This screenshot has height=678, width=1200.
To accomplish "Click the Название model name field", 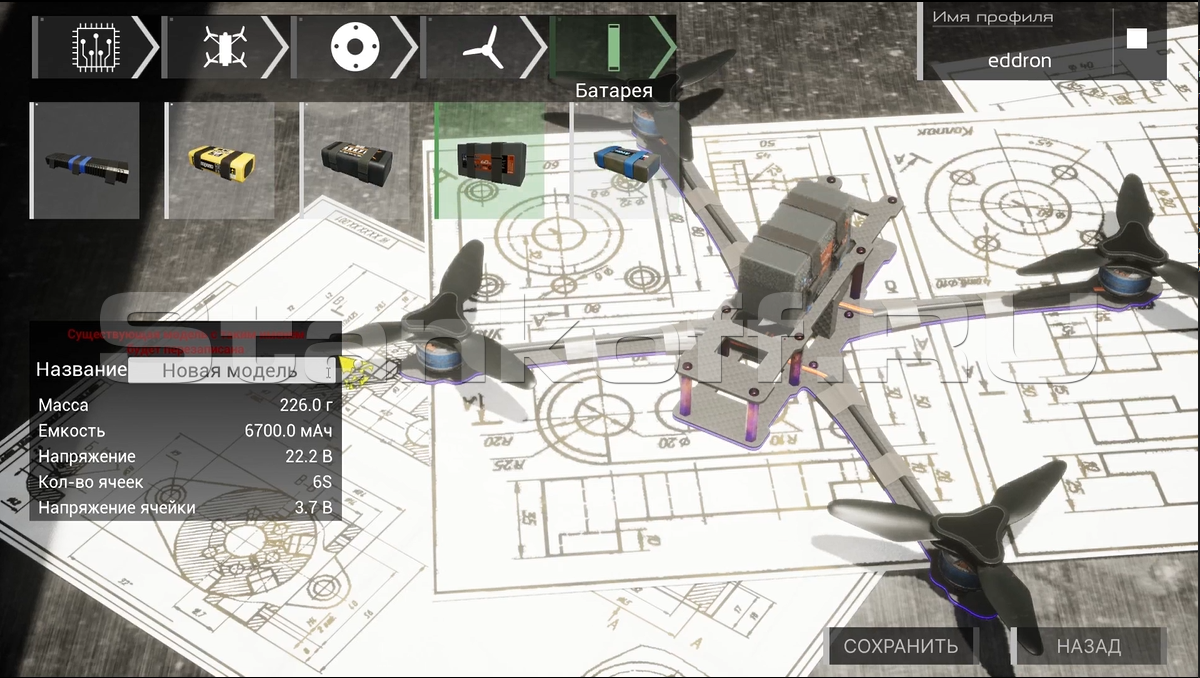I will click(x=230, y=370).
